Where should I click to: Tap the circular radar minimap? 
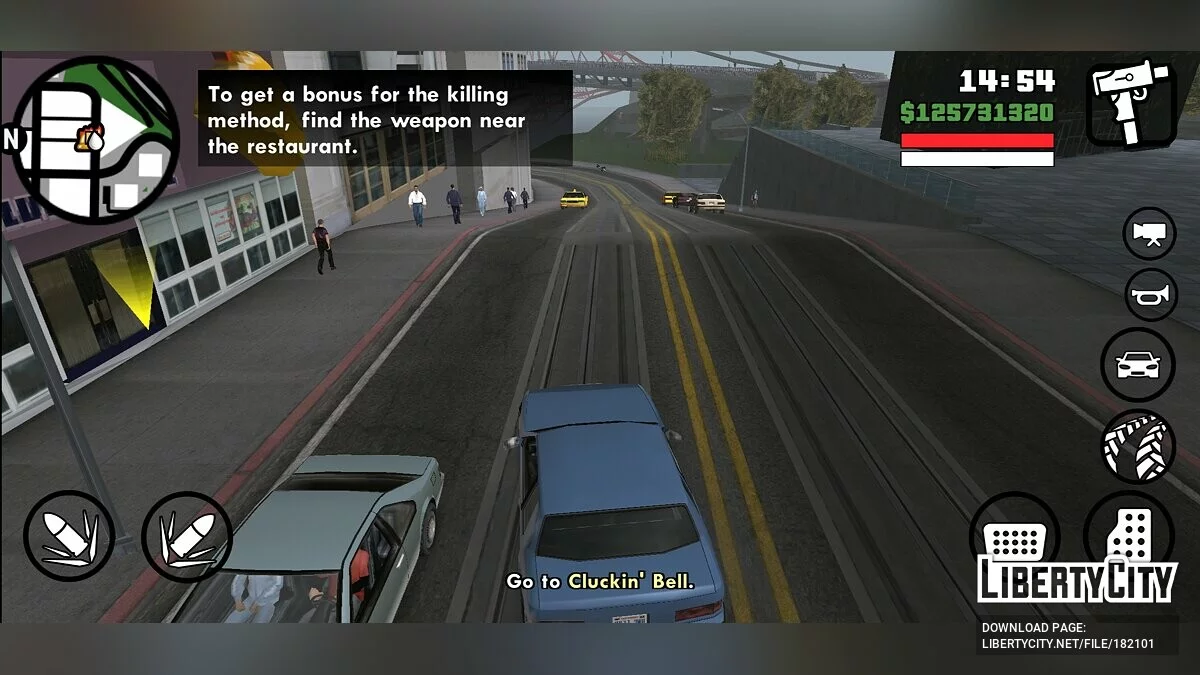click(x=96, y=139)
